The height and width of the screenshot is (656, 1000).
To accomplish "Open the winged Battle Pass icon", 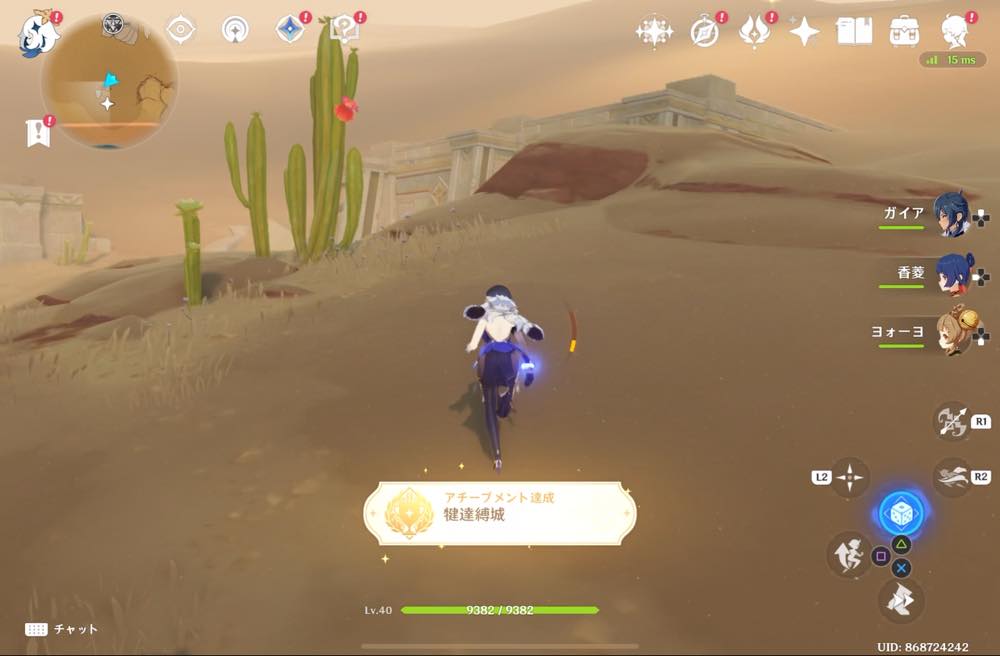I will click(x=754, y=33).
